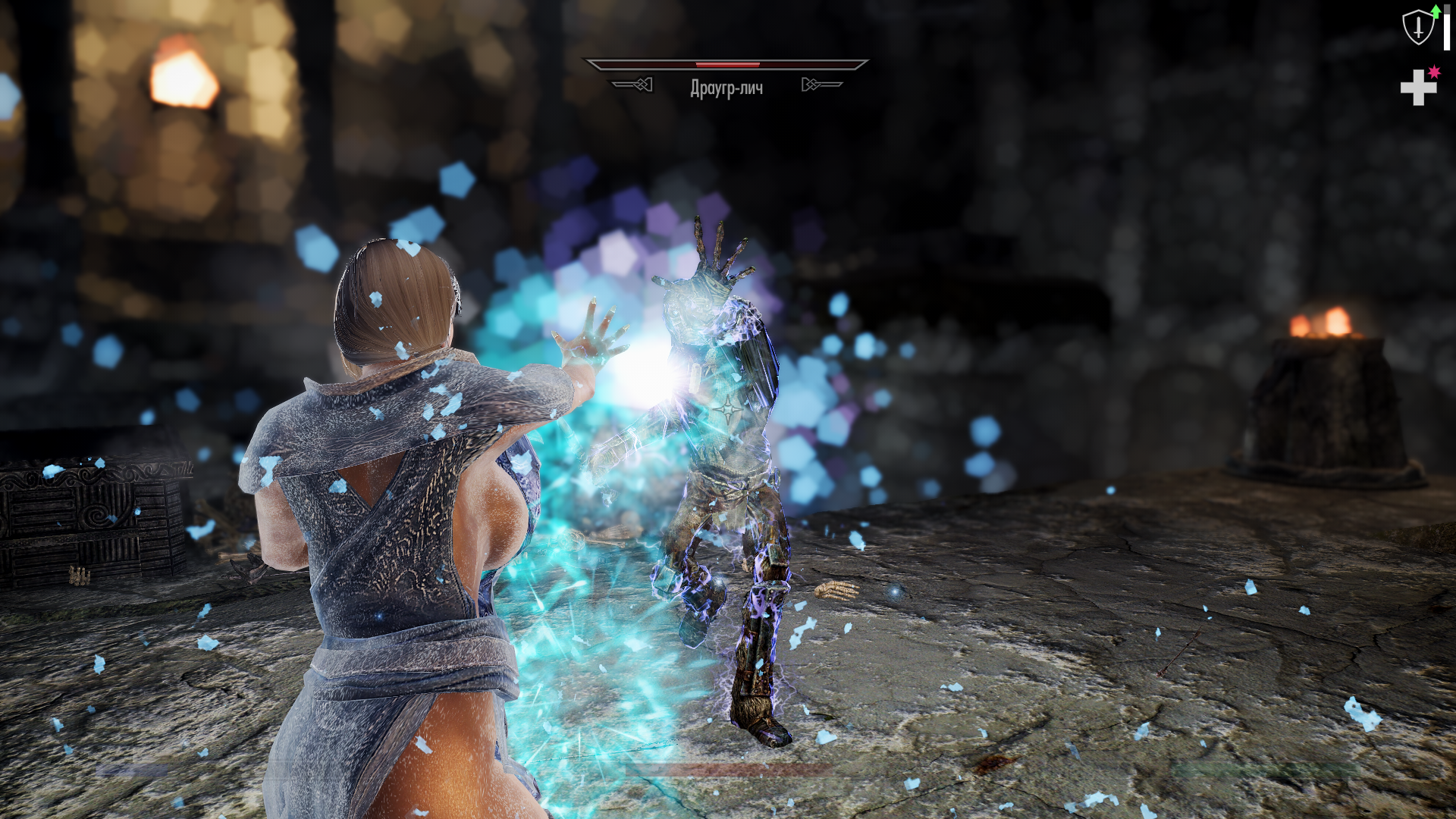Image resolution: width=1456 pixels, height=819 pixels.
Task: Select the shield with sword status icon
Action: point(1417,27)
